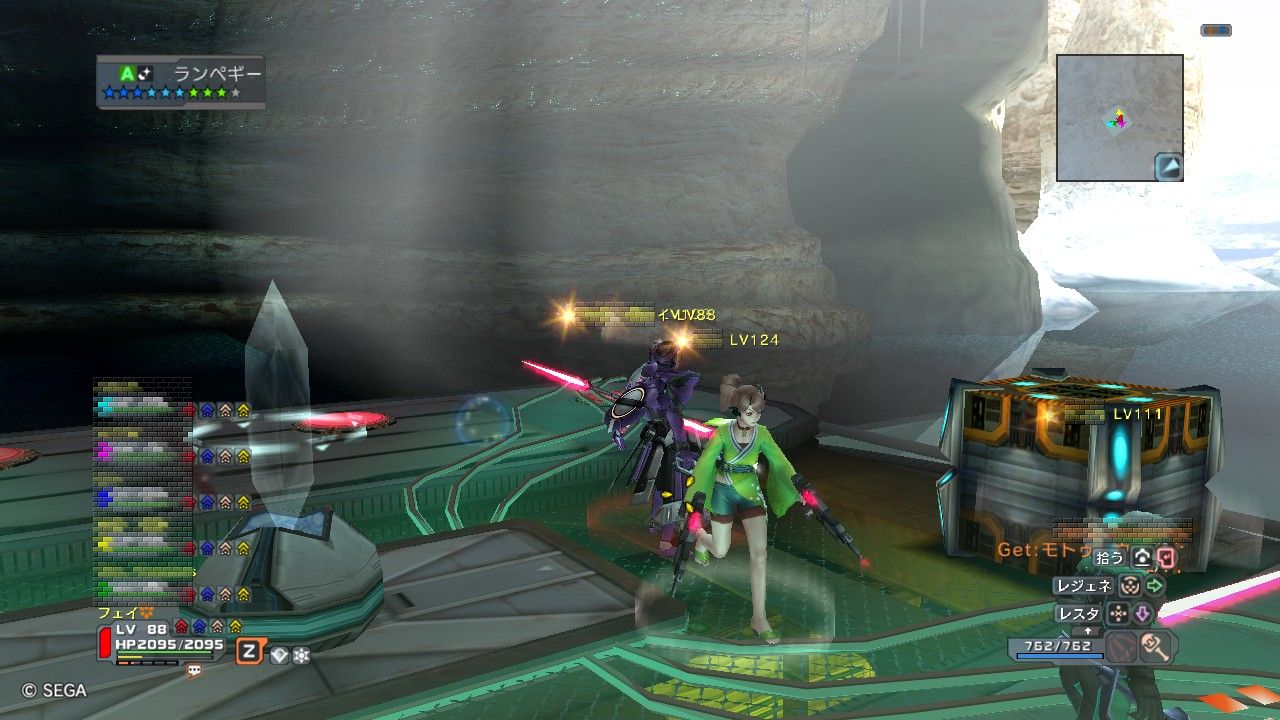The width and height of the screenshot is (1280, 720).
Task: Click the diamond icon beside the Z
Action: point(279,655)
